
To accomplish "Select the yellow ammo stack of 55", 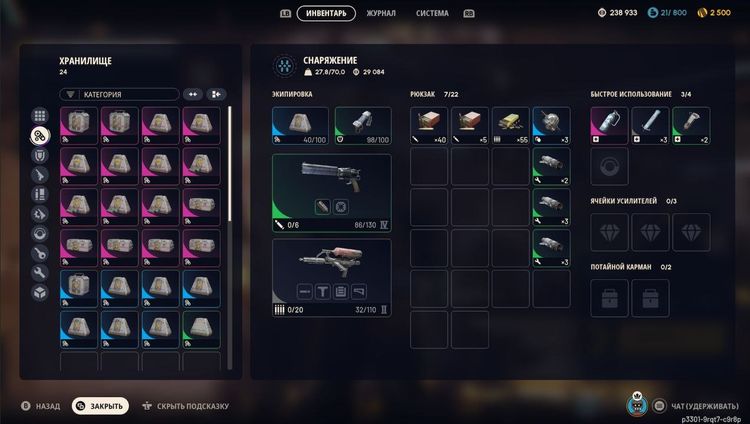I will [510, 125].
